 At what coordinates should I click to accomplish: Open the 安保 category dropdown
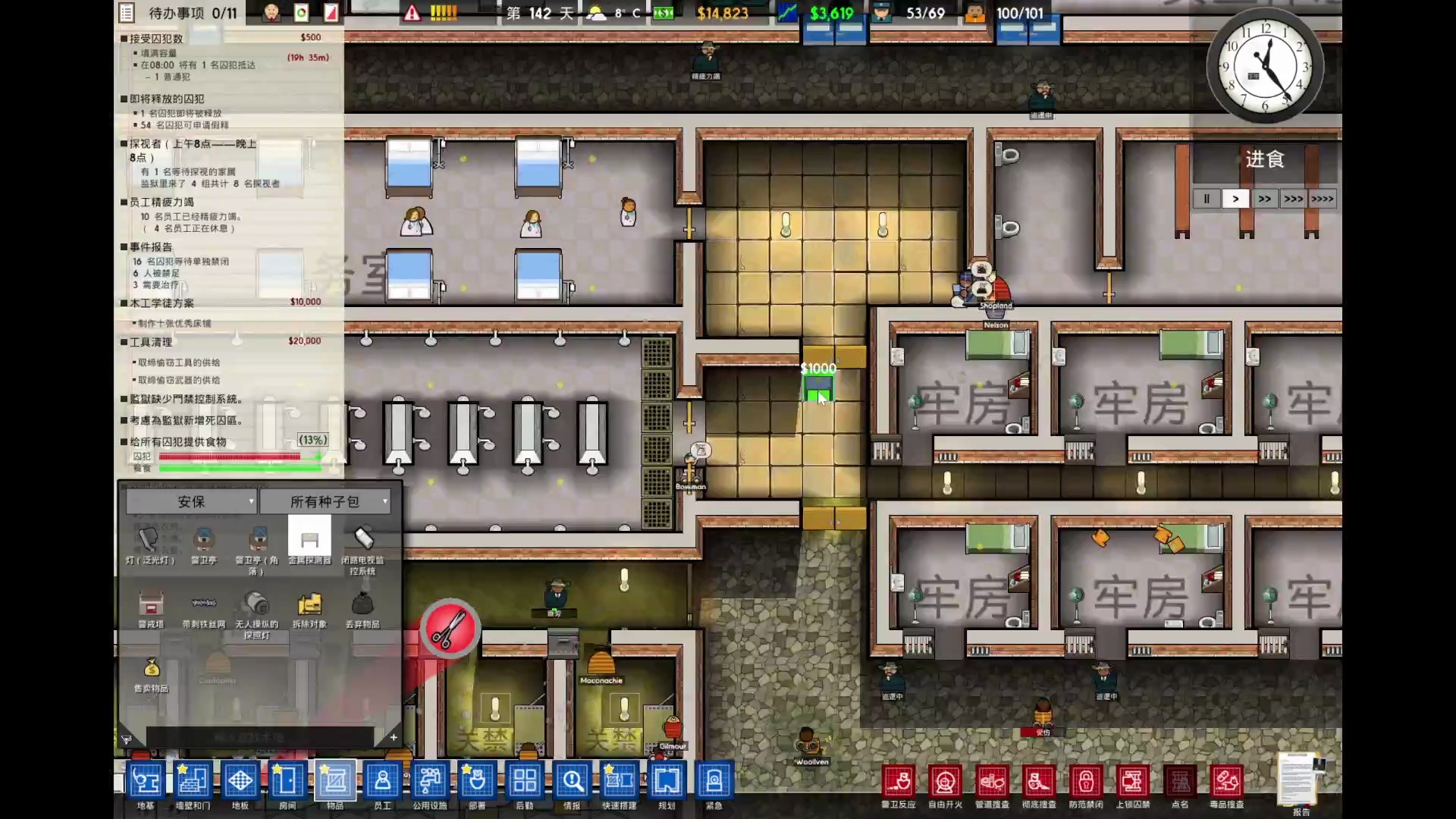point(192,501)
